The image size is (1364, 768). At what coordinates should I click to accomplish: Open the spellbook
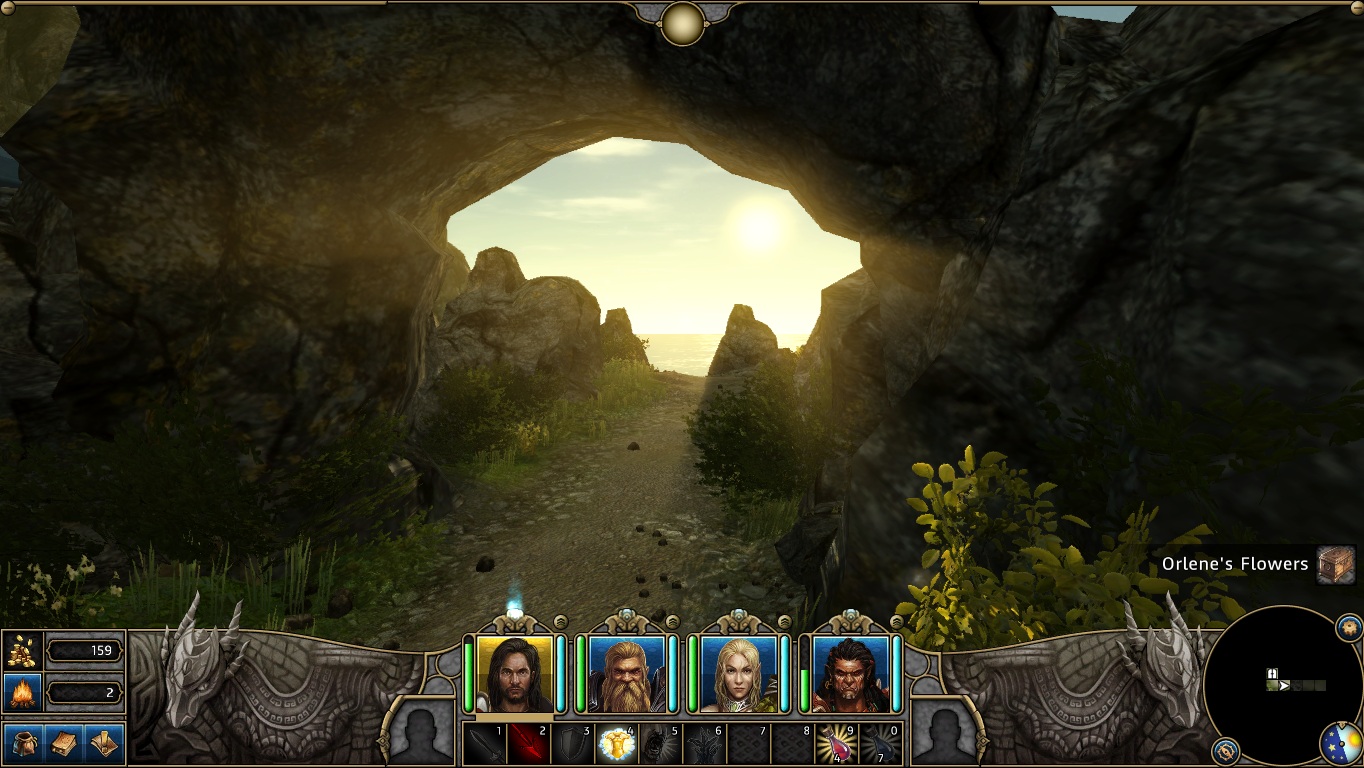click(63, 743)
